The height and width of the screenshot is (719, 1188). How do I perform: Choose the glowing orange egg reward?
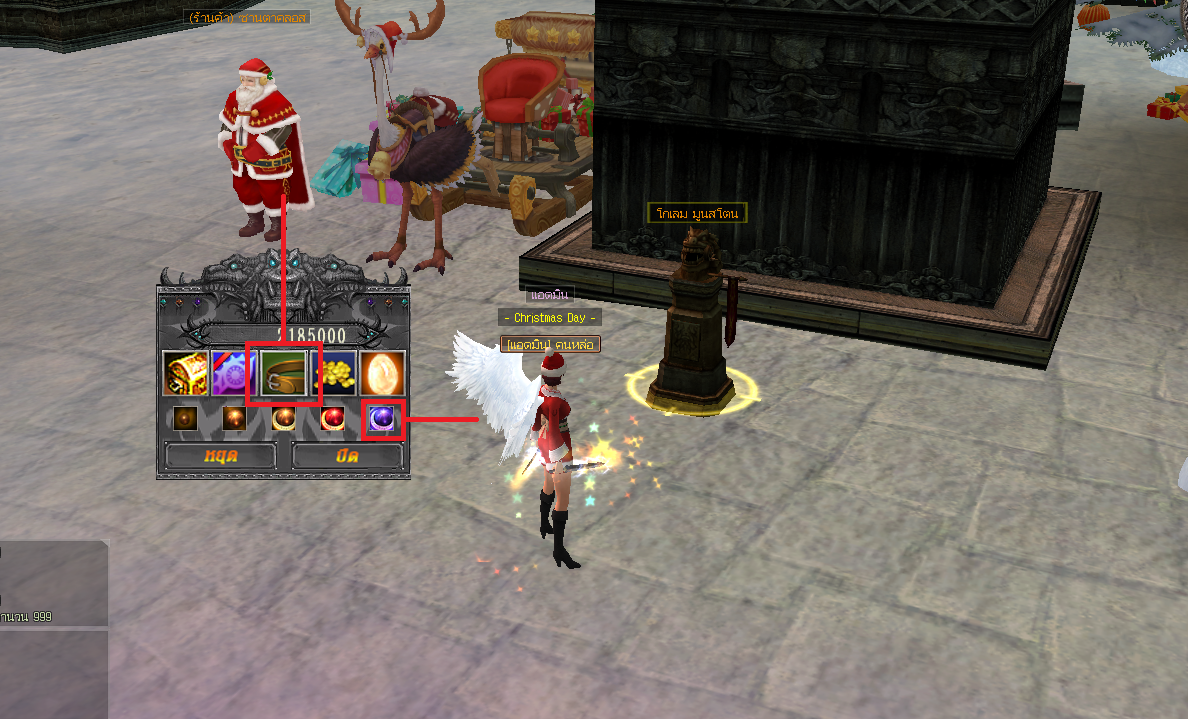pos(382,373)
